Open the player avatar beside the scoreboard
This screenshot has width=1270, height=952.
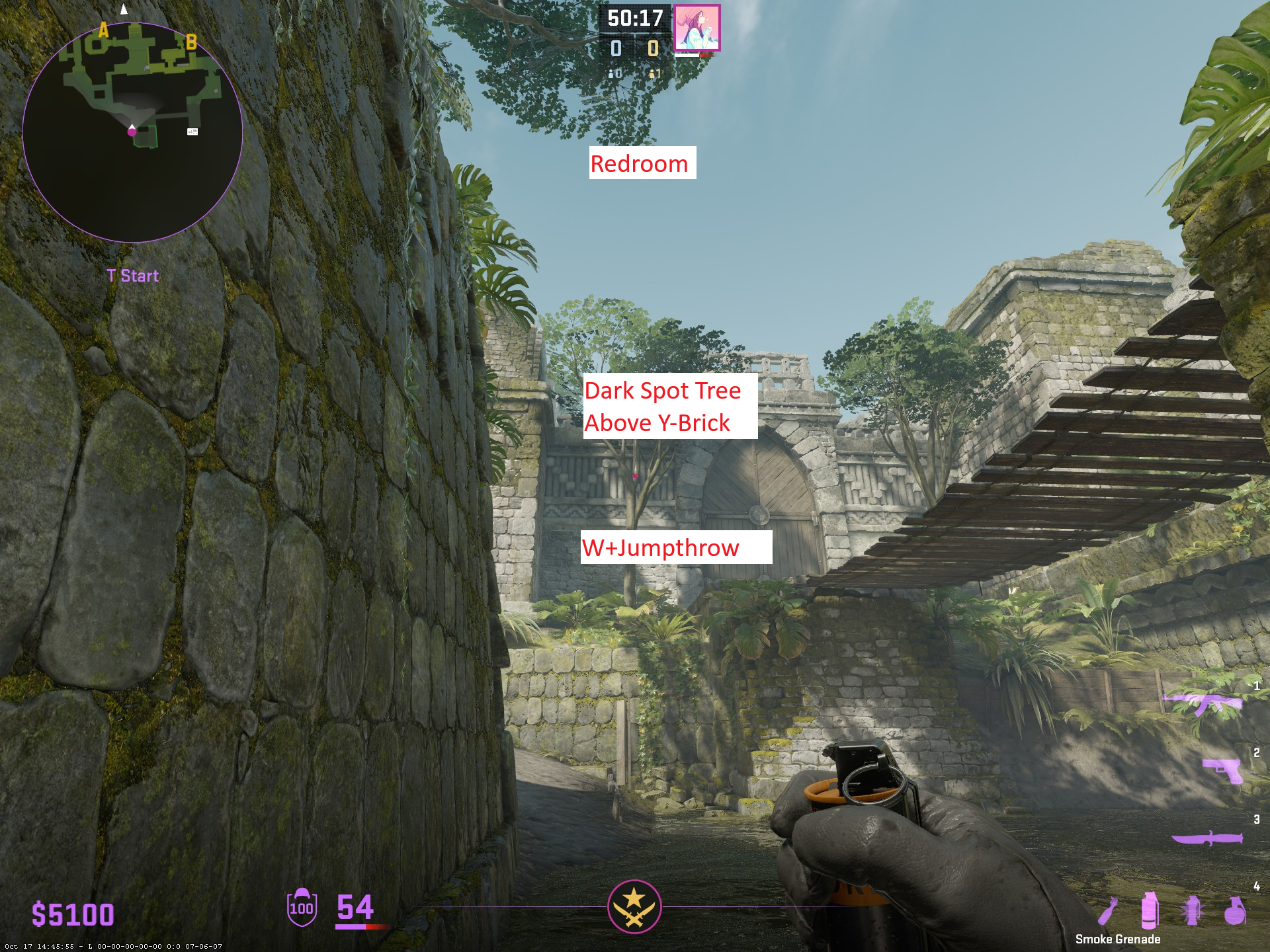tap(697, 28)
